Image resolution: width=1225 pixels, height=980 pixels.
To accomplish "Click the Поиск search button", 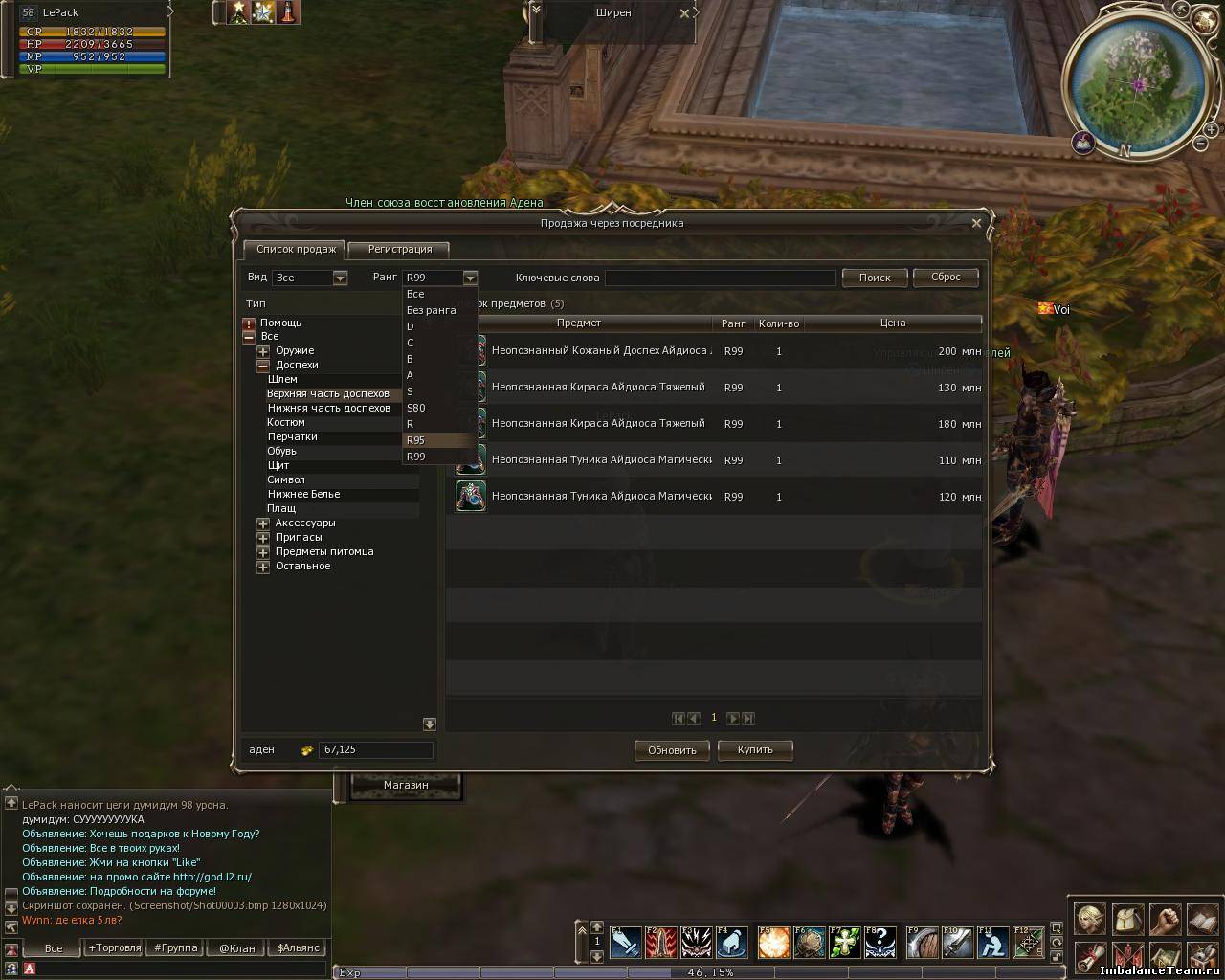I will point(875,278).
